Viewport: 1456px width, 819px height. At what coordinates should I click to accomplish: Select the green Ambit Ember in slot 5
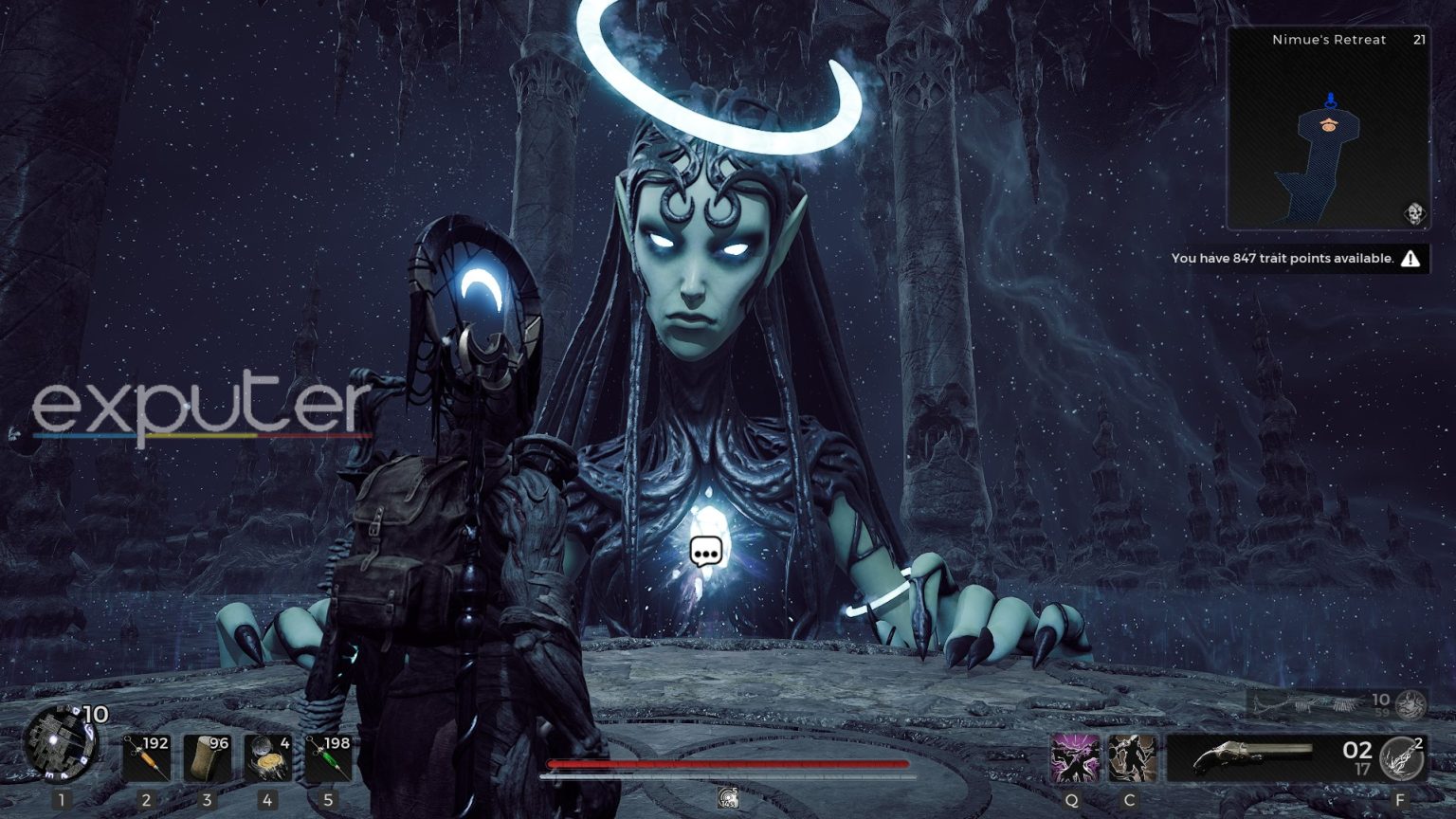tap(329, 757)
